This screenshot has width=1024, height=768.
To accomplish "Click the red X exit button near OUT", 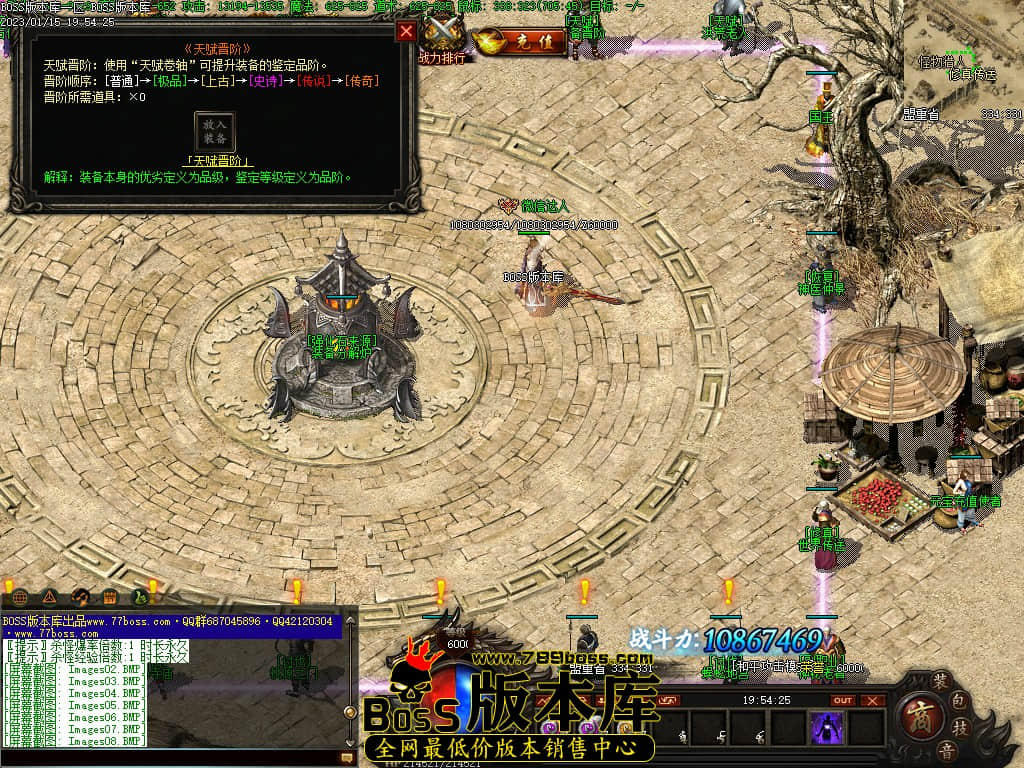I will pyautogui.click(x=873, y=700).
